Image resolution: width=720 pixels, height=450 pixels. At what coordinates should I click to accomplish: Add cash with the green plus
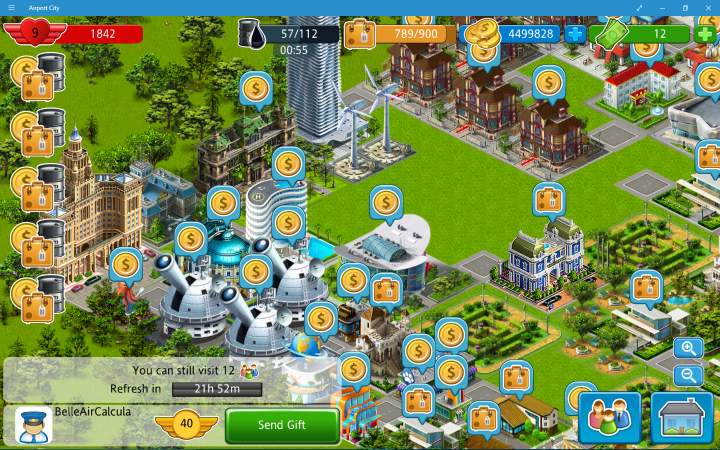click(705, 33)
